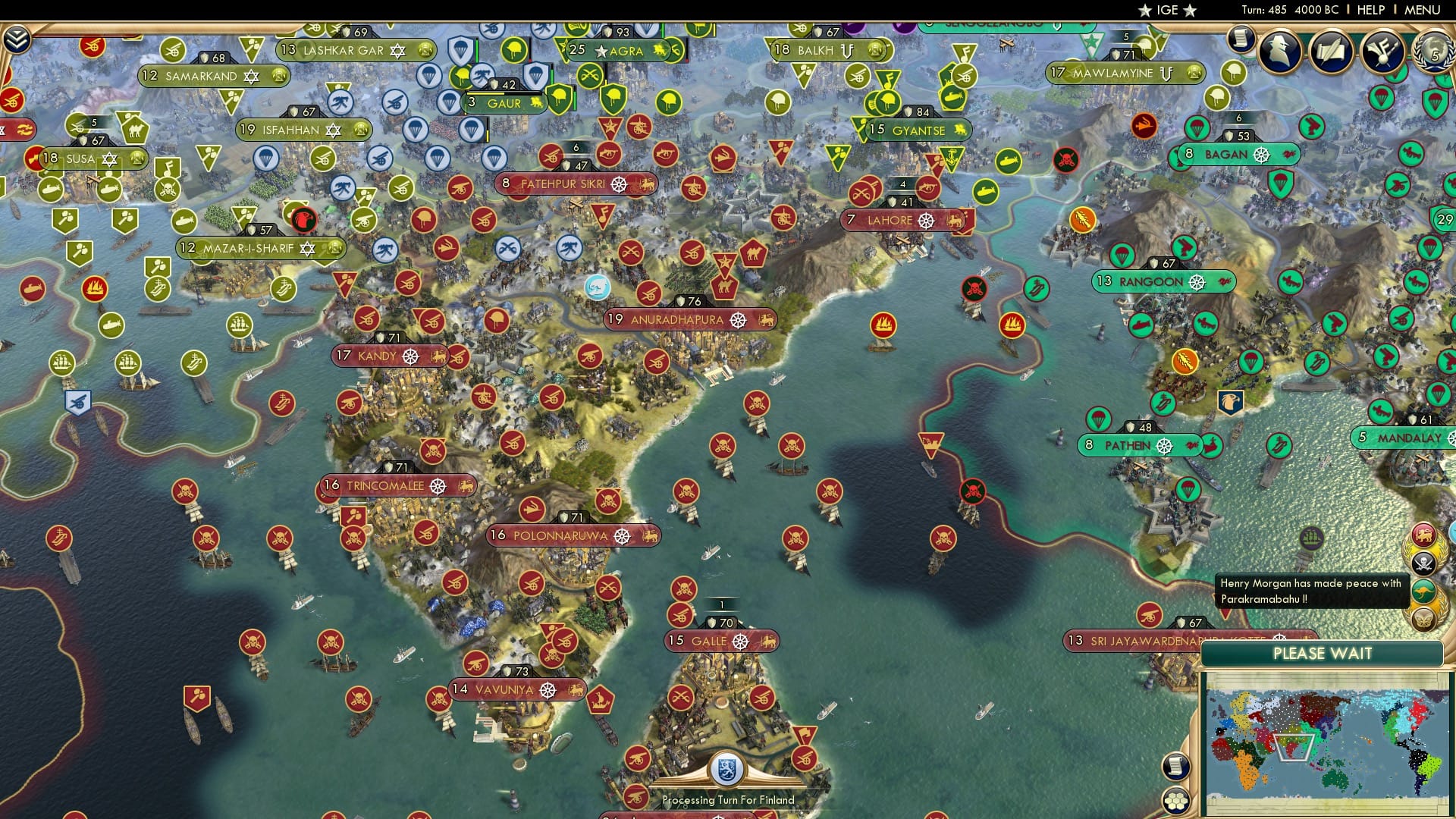Click Henry Morgan's pirate skull emblem above the minimap
Image resolution: width=1456 pixels, height=819 pixels.
point(1424,563)
